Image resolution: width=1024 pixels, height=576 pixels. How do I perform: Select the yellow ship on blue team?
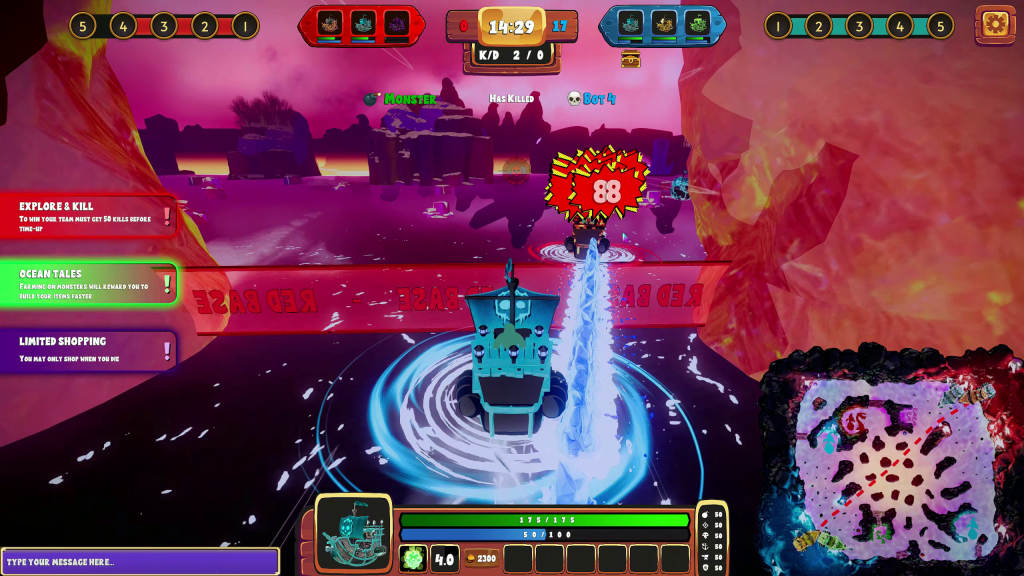pos(664,24)
